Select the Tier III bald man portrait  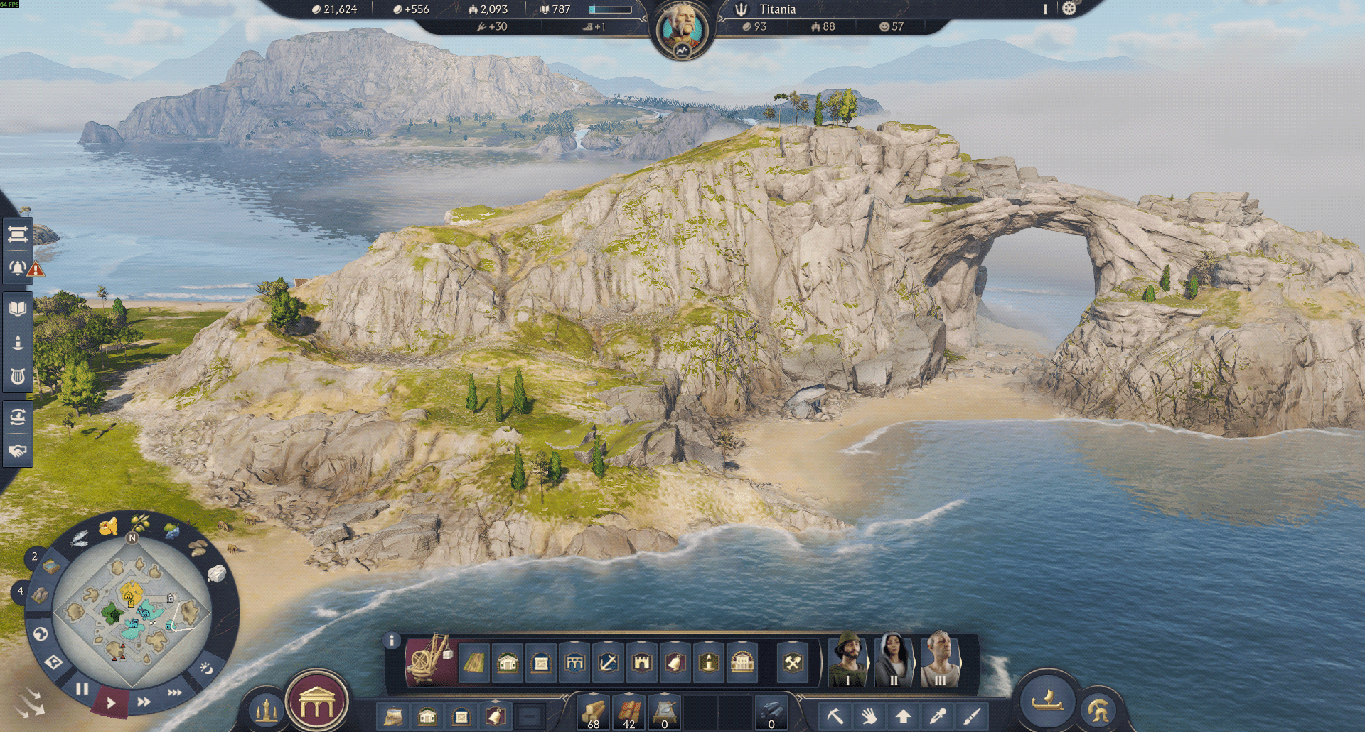[x=940, y=660]
